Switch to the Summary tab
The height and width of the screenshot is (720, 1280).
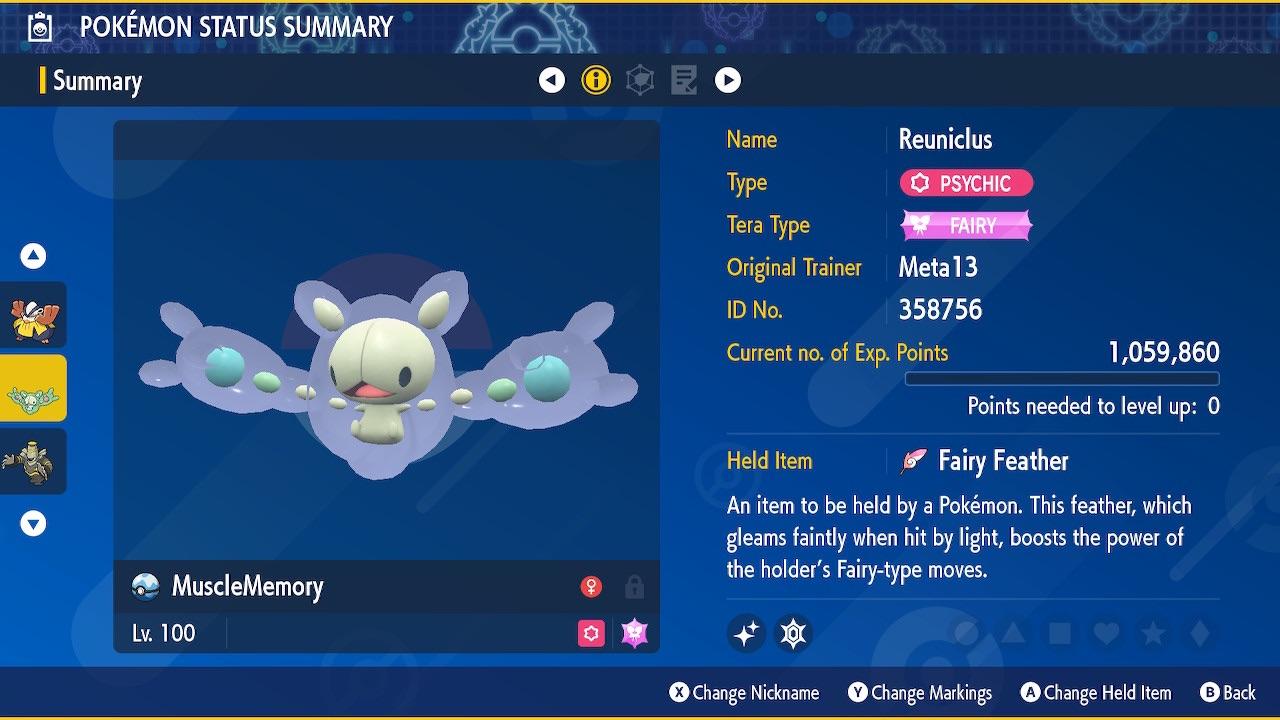pos(97,80)
